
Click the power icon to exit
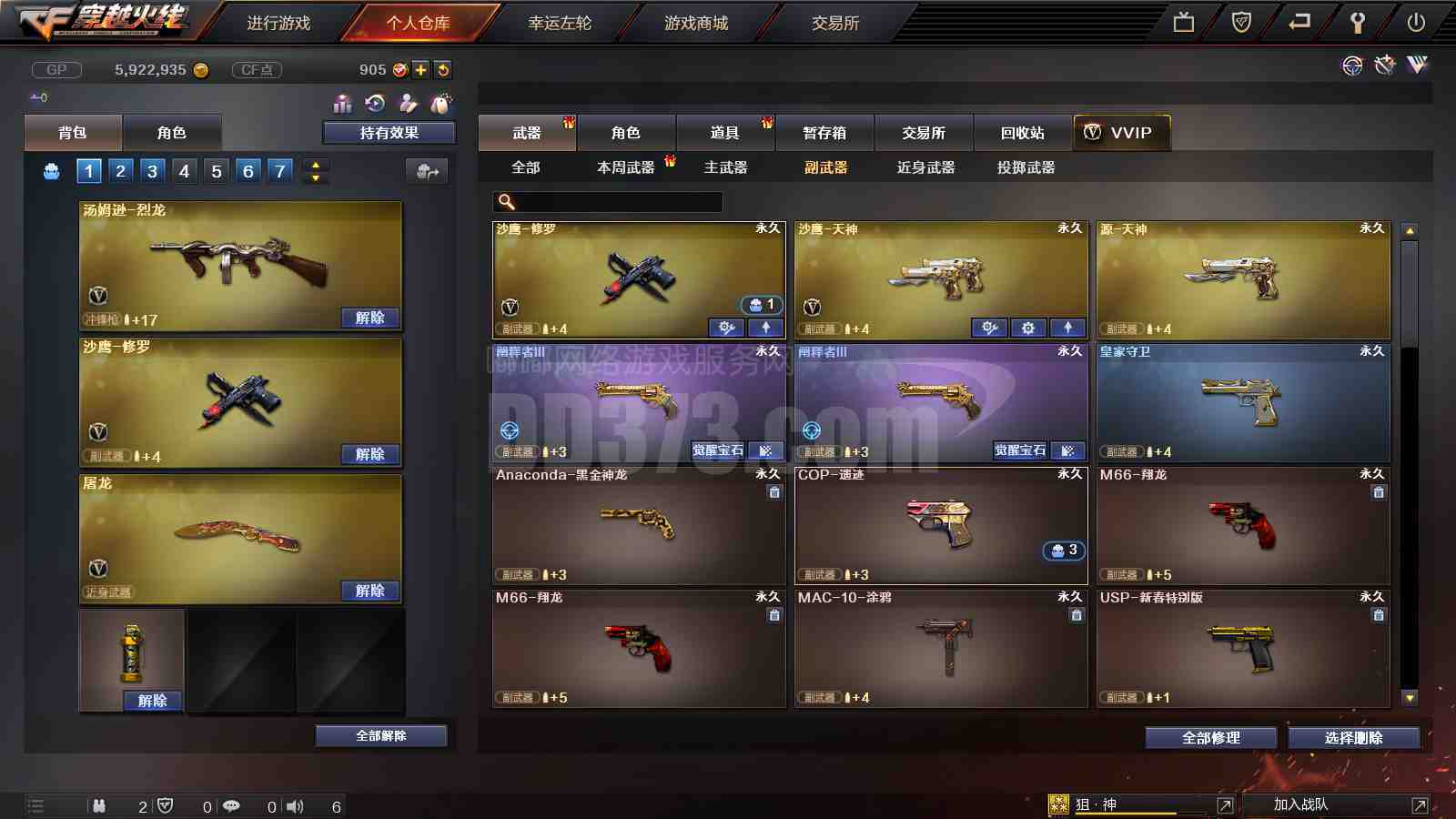coord(1416,23)
